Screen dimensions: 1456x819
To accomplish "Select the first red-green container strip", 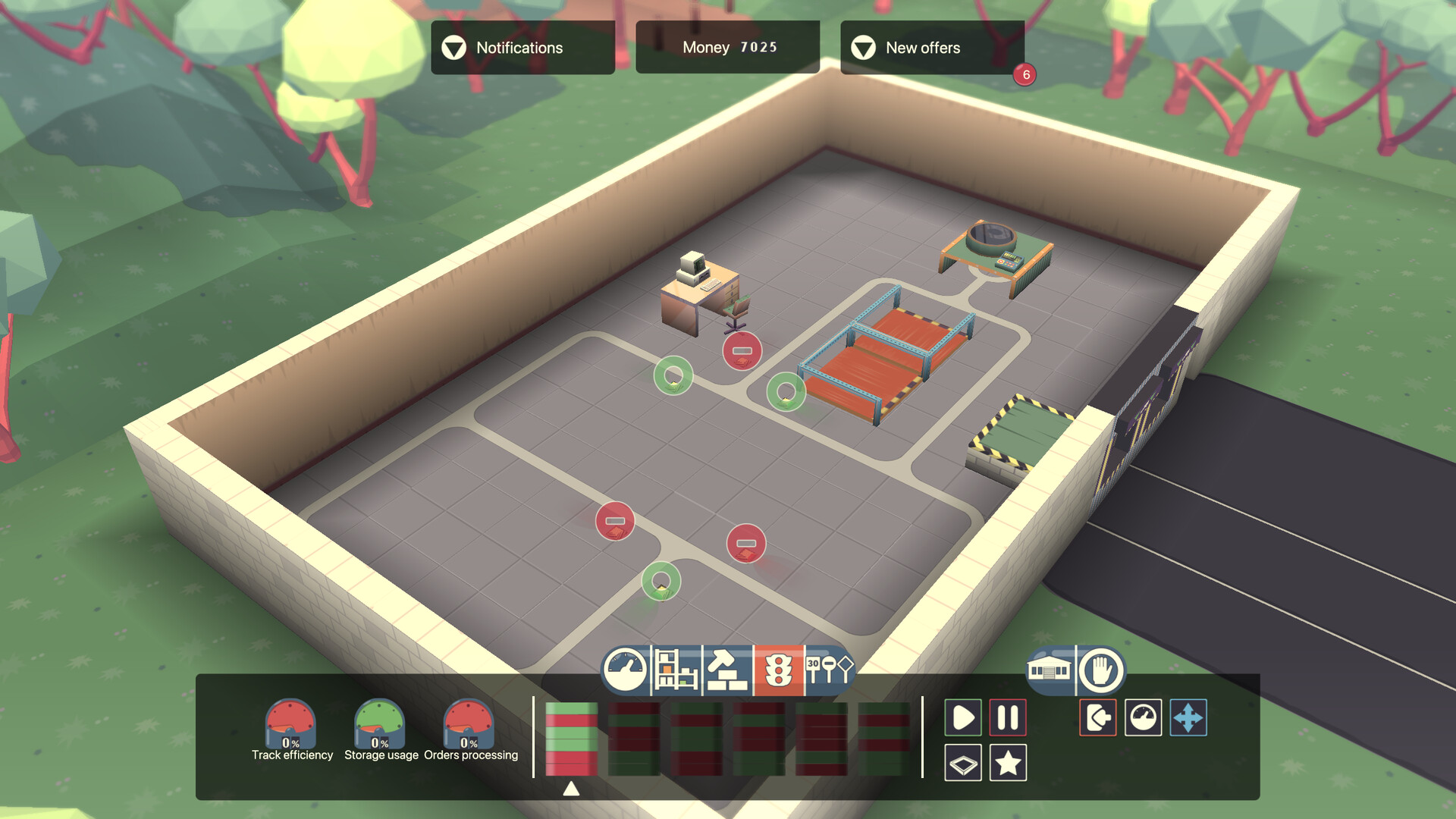I will [571, 739].
